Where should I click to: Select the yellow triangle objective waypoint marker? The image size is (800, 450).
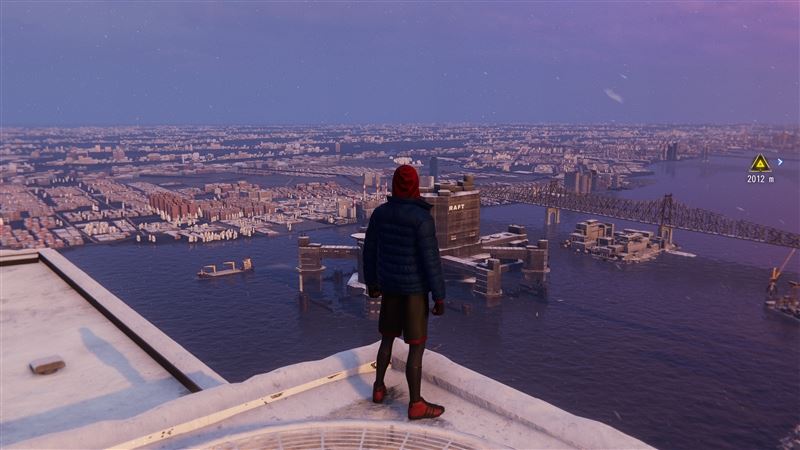pos(760,163)
